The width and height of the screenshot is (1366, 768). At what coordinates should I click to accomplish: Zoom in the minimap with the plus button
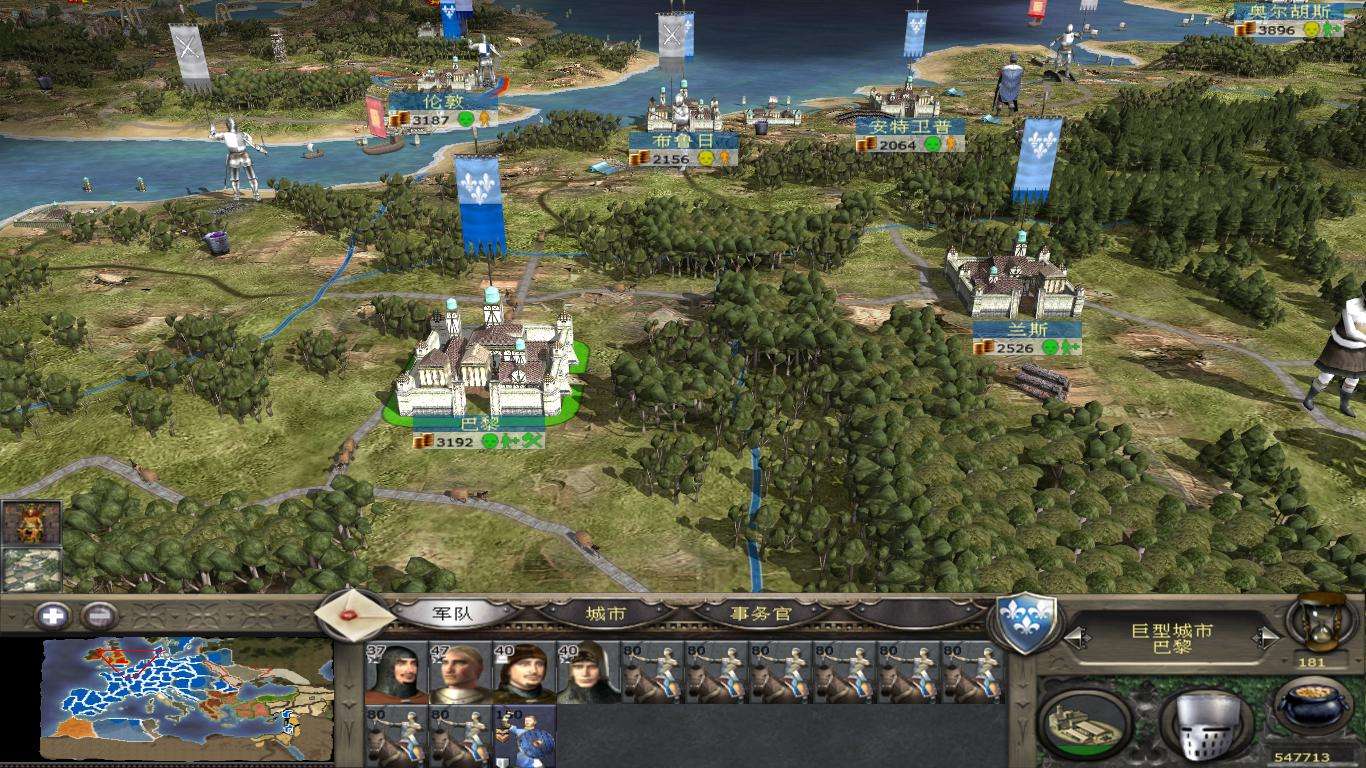[52, 616]
